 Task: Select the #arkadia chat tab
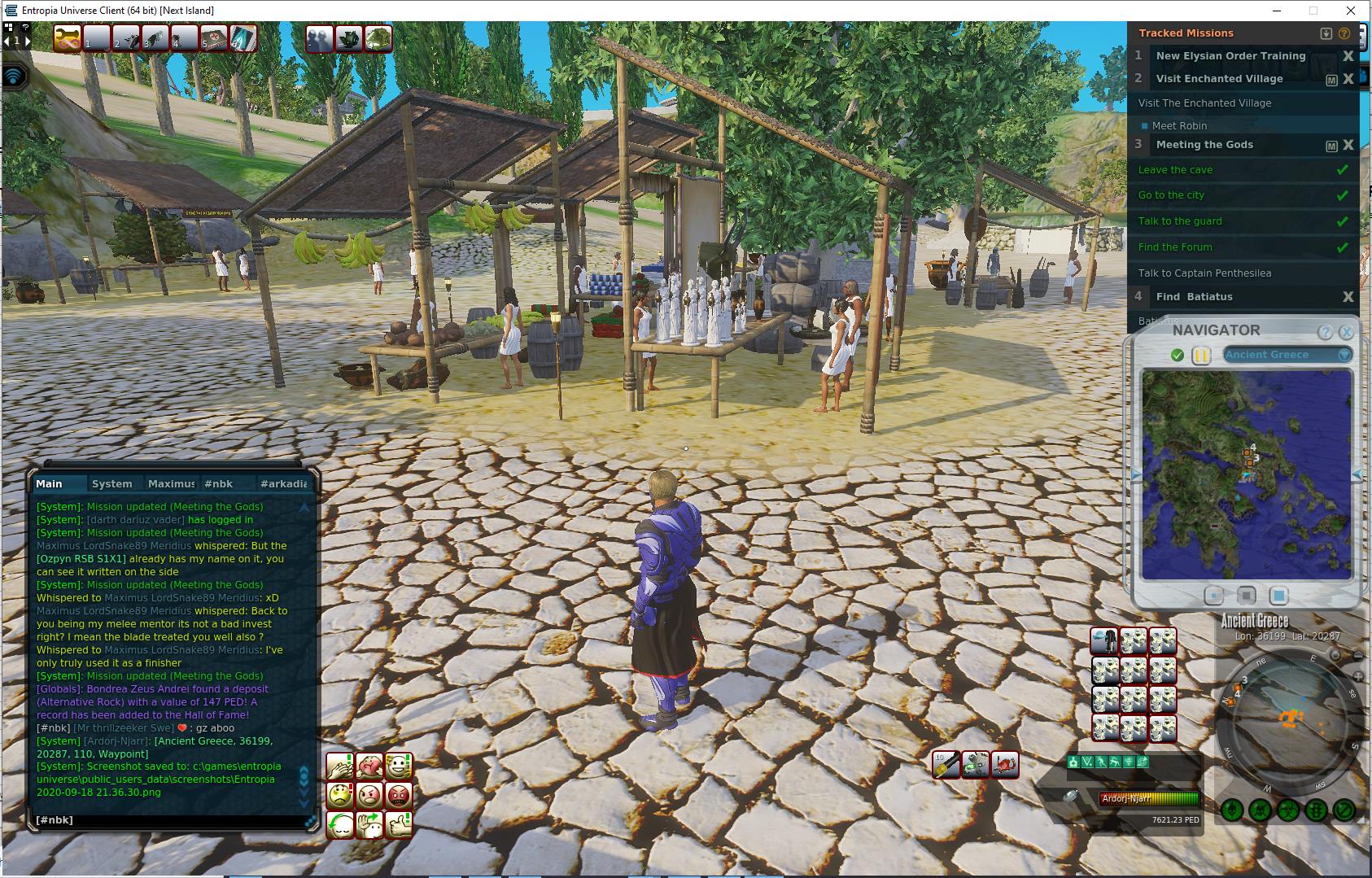click(x=283, y=484)
